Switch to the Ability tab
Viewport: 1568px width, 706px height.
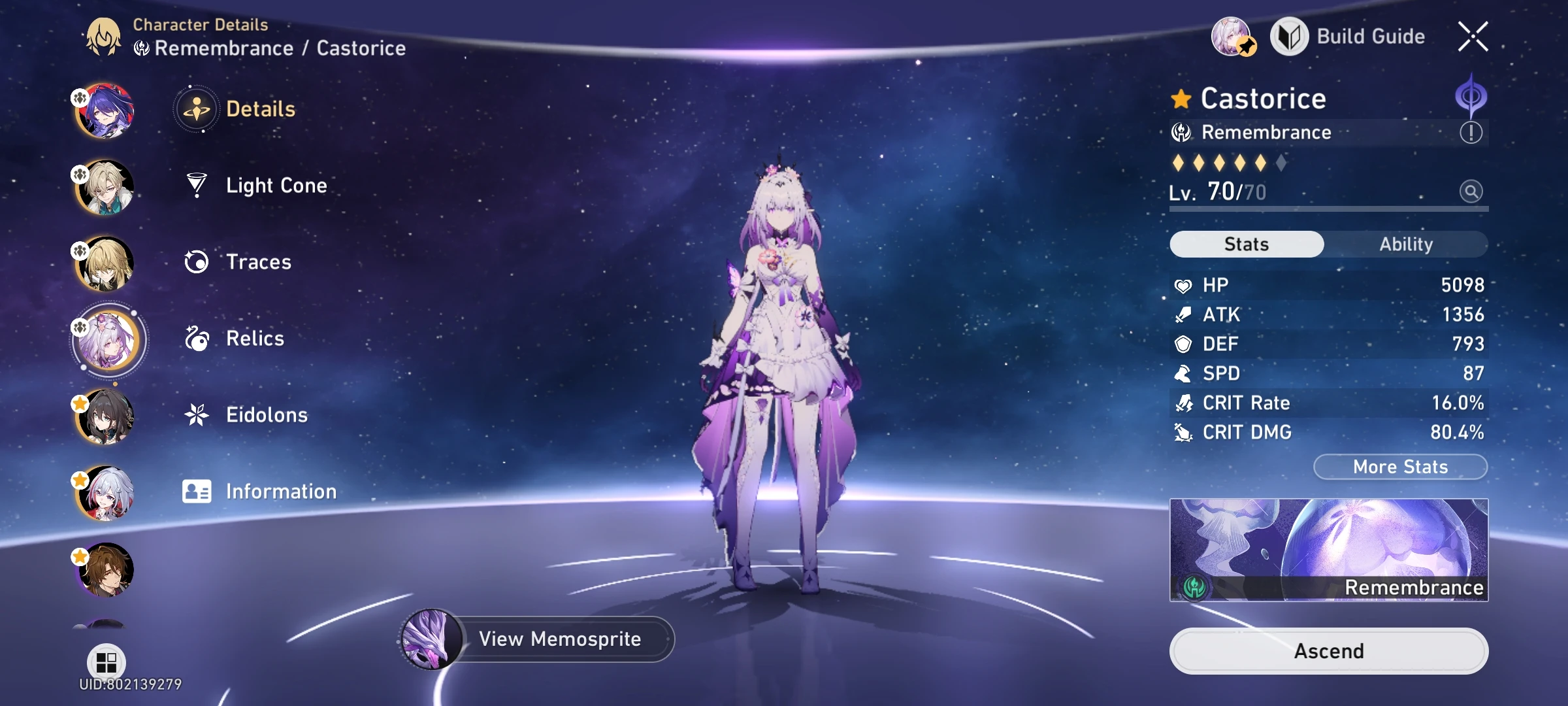click(x=1406, y=243)
